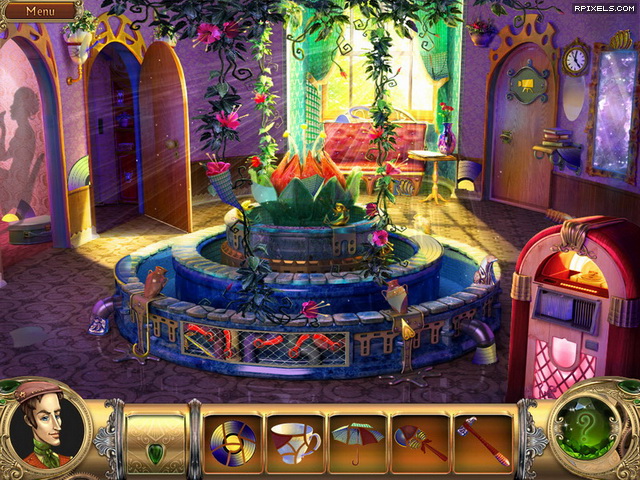
Task: Open the Menu button
Action: point(40,11)
